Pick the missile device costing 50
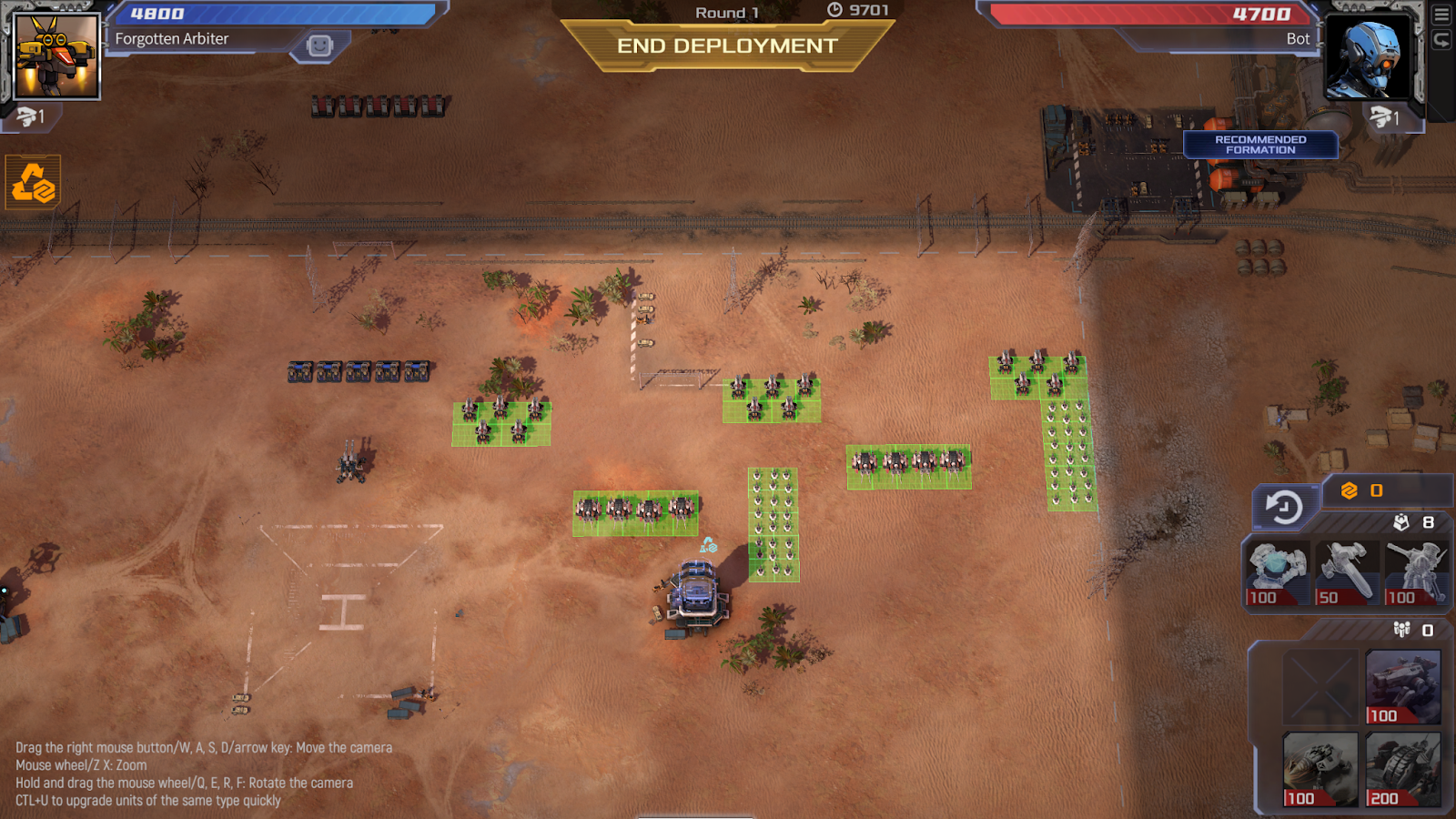Screen dimensions: 1456x819 pyautogui.click(x=1346, y=572)
